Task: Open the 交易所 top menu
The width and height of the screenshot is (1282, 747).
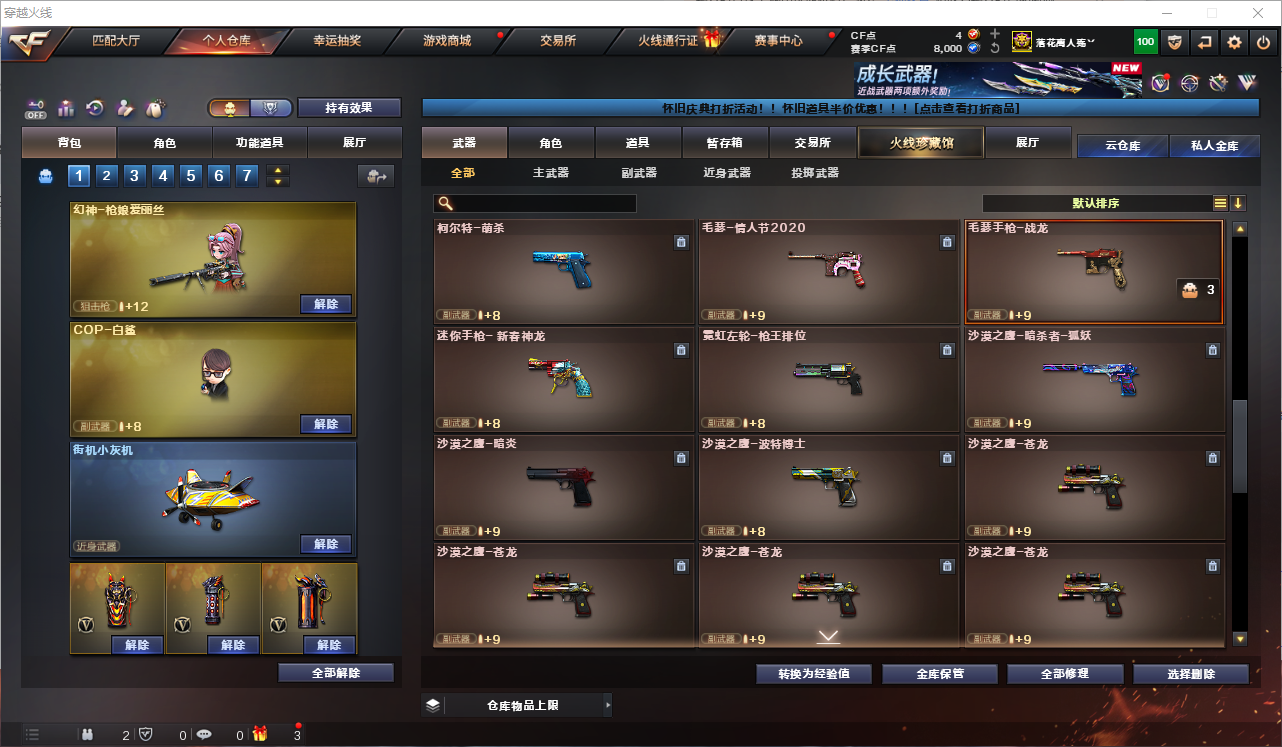Action: pos(558,41)
